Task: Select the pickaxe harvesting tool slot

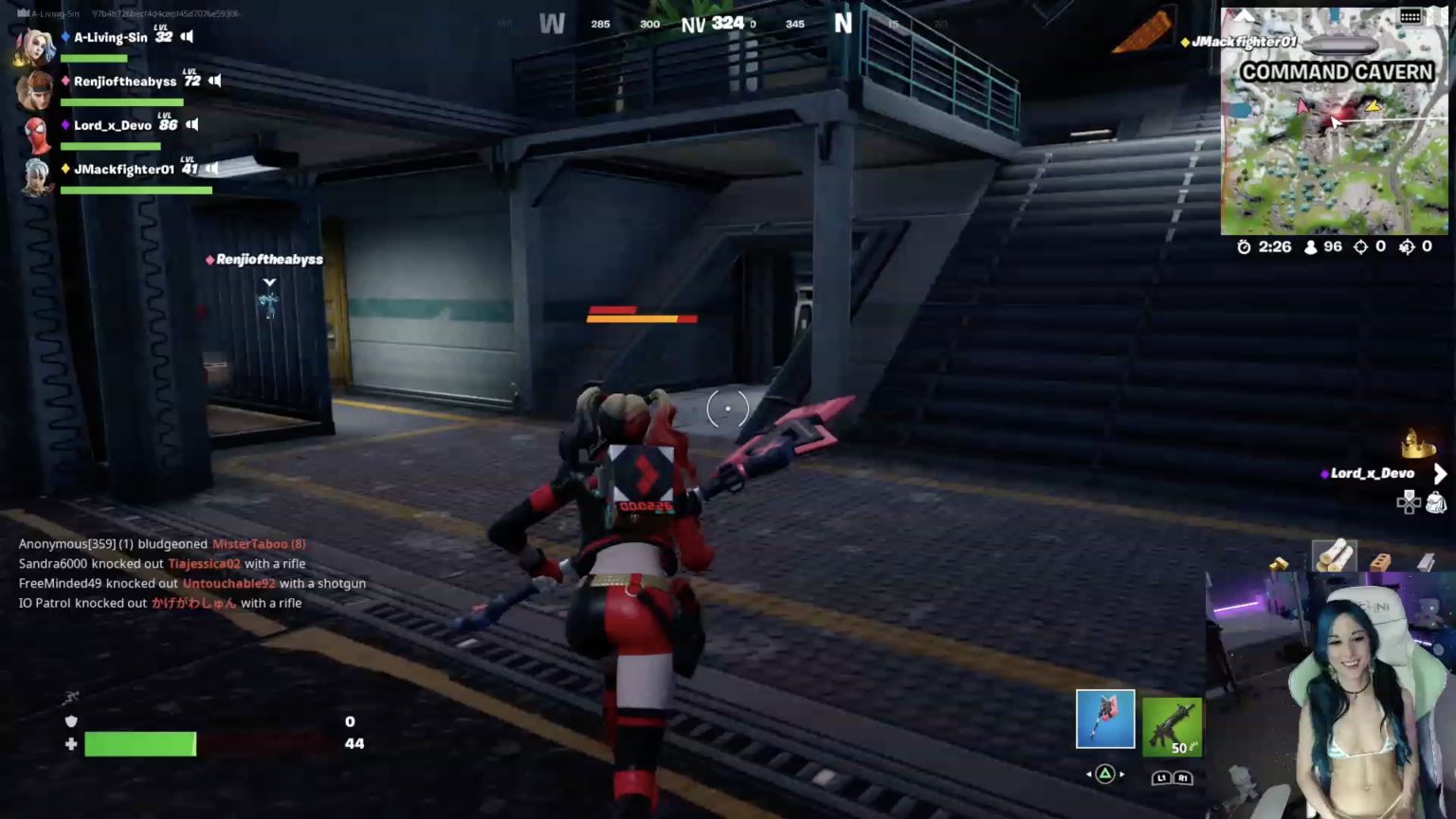Action: pyautogui.click(x=1105, y=719)
